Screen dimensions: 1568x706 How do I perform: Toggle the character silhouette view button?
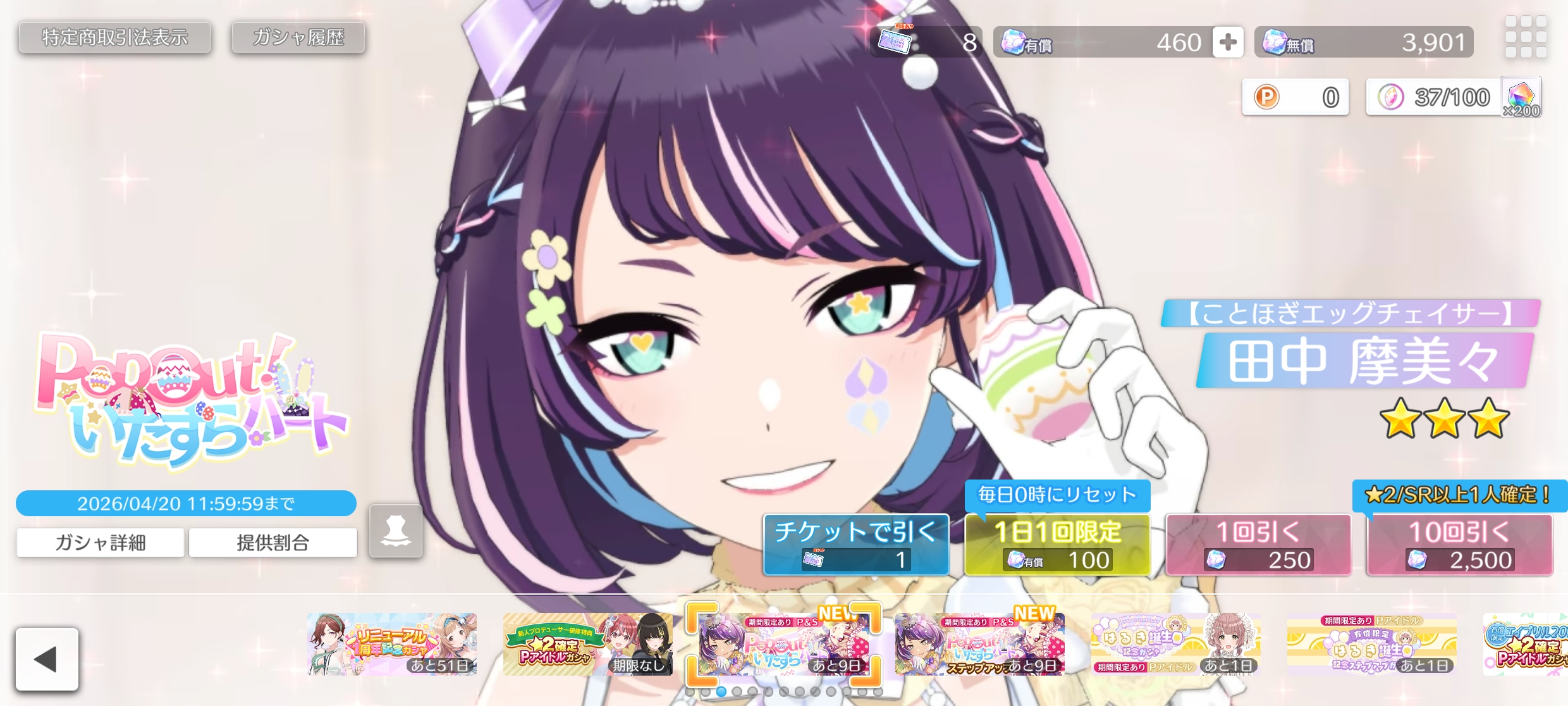[396, 531]
